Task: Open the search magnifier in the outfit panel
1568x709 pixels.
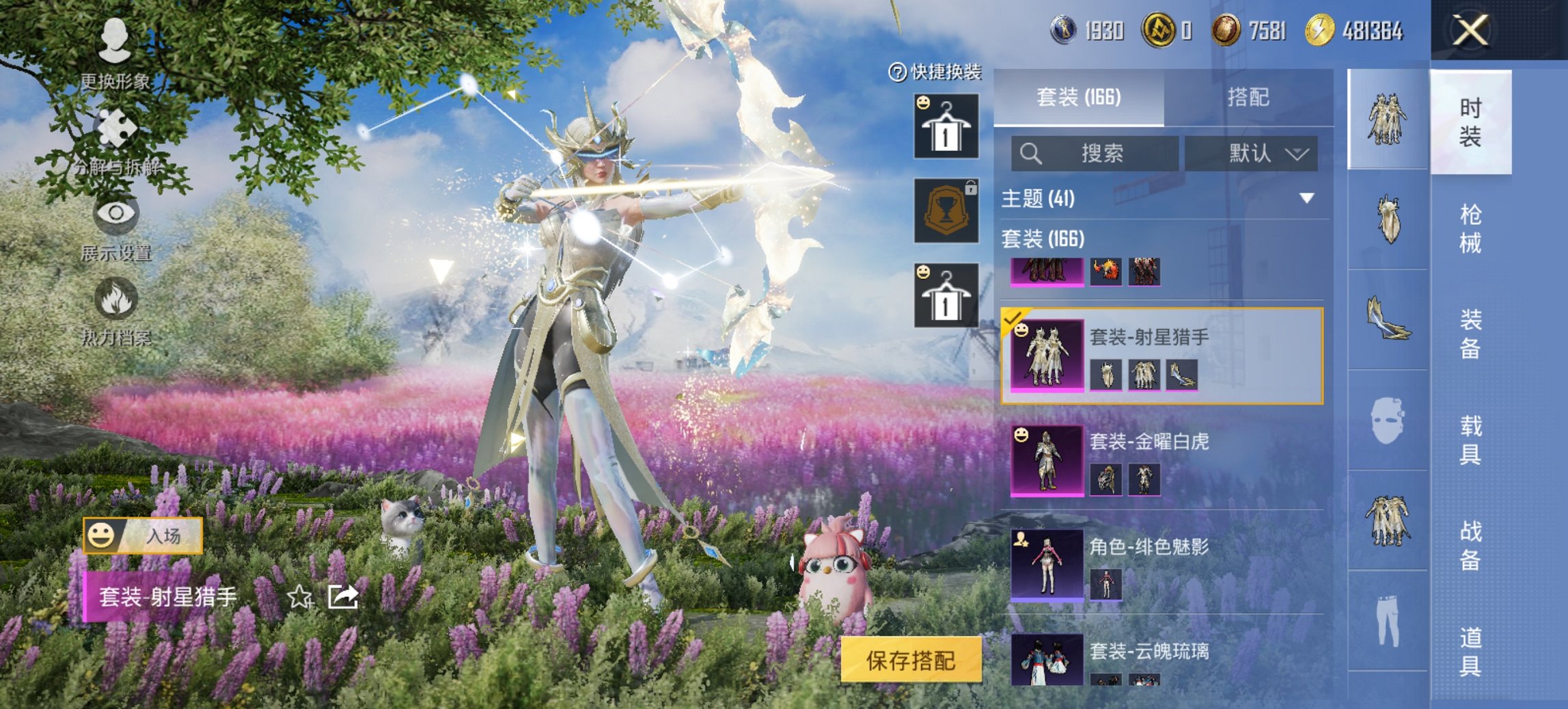Action: pos(1032,152)
